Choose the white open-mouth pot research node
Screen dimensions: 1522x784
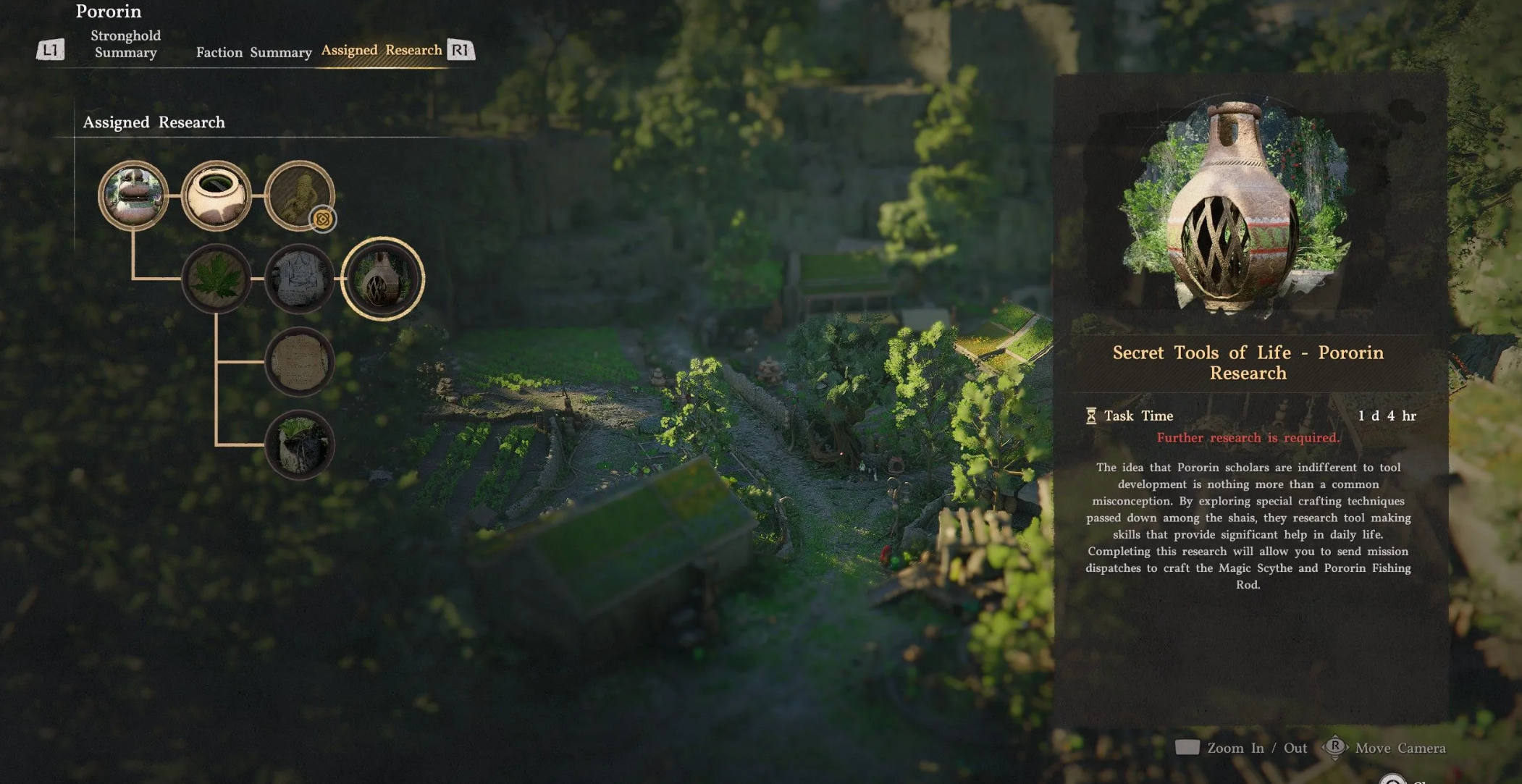point(216,195)
